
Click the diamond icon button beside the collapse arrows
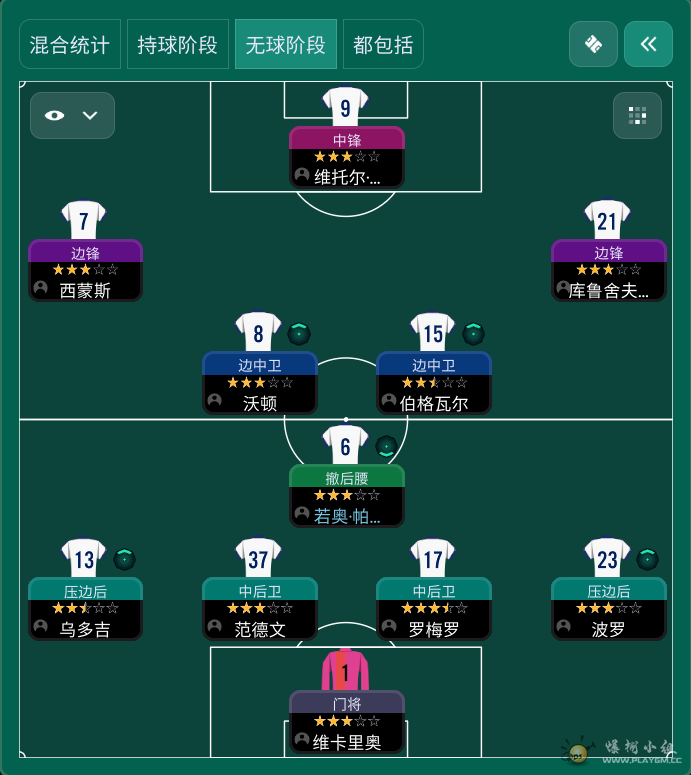593,44
